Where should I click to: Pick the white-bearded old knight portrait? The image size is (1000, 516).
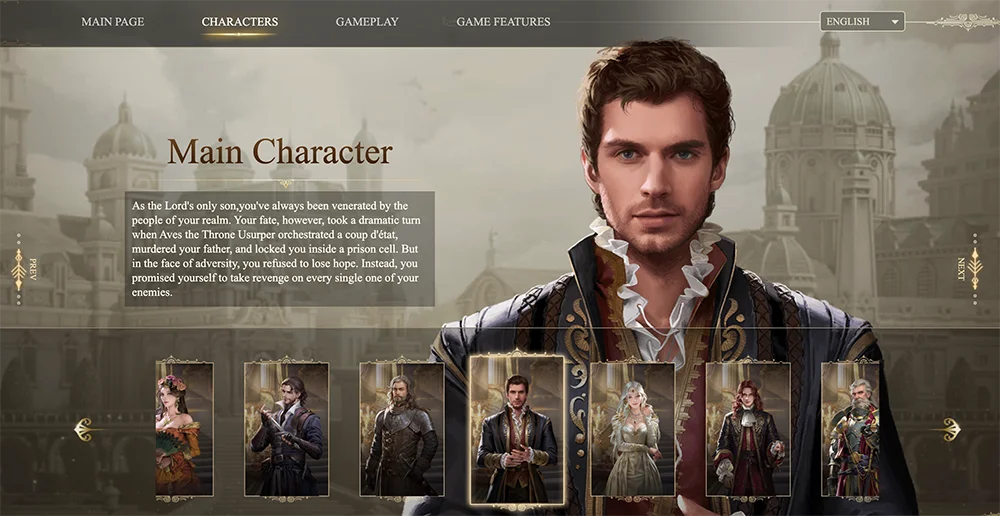click(x=849, y=429)
